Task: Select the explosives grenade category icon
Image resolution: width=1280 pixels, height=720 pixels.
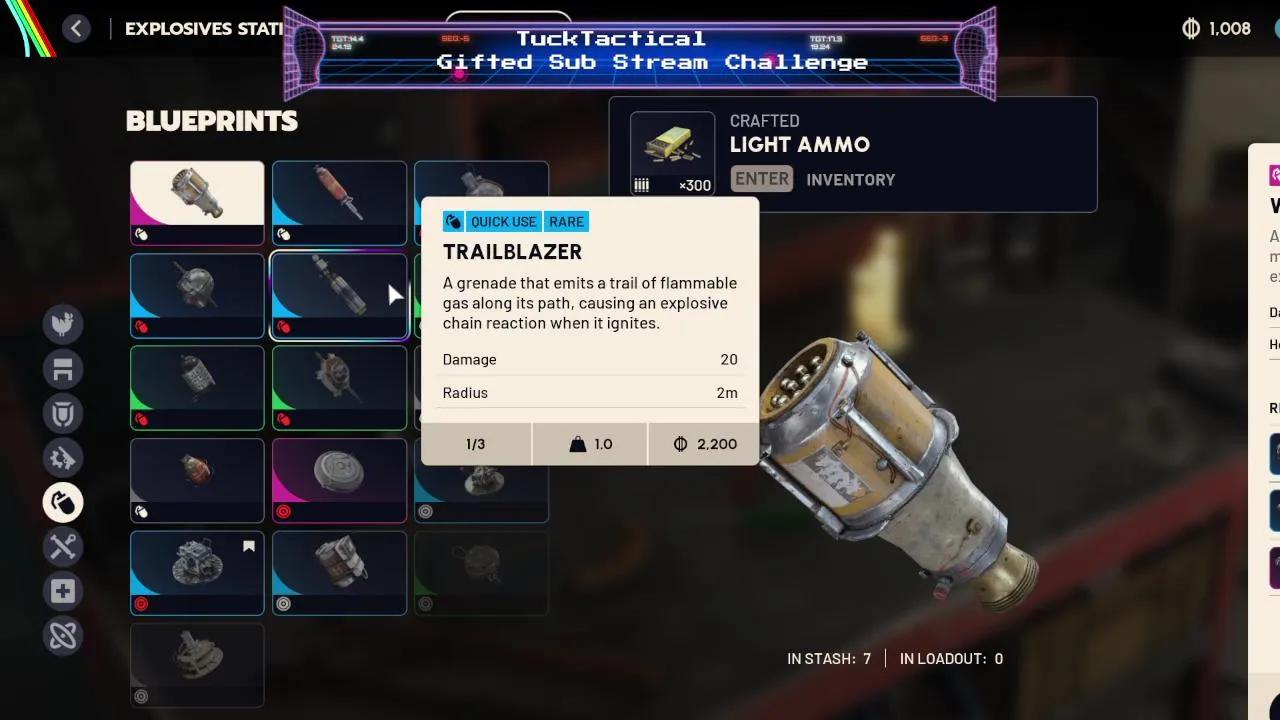Action: point(63,503)
